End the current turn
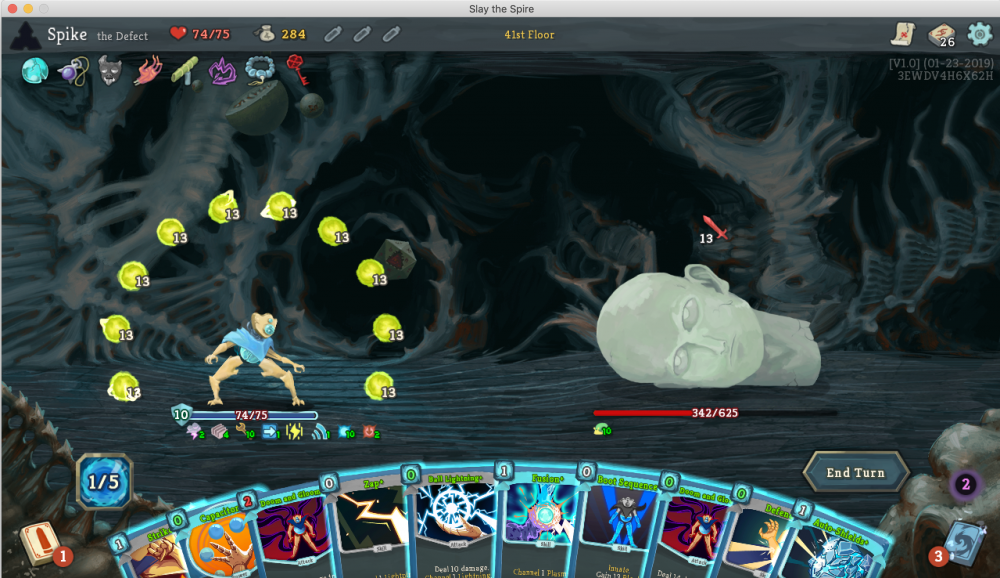The height and width of the screenshot is (578, 1000). [x=855, y=473]
